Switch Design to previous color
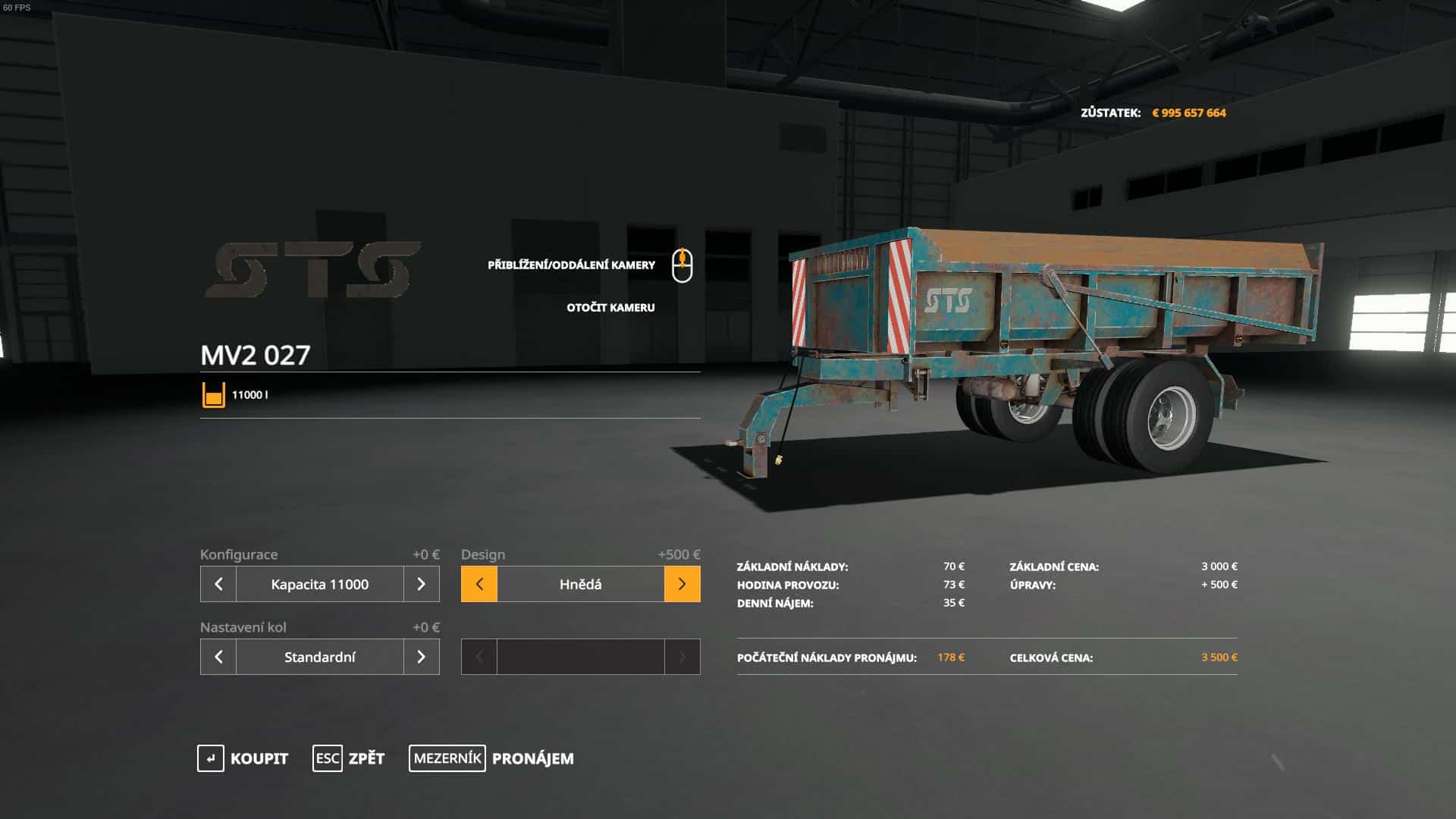Viewport: 1456px width, 819px height. [479, 584]
